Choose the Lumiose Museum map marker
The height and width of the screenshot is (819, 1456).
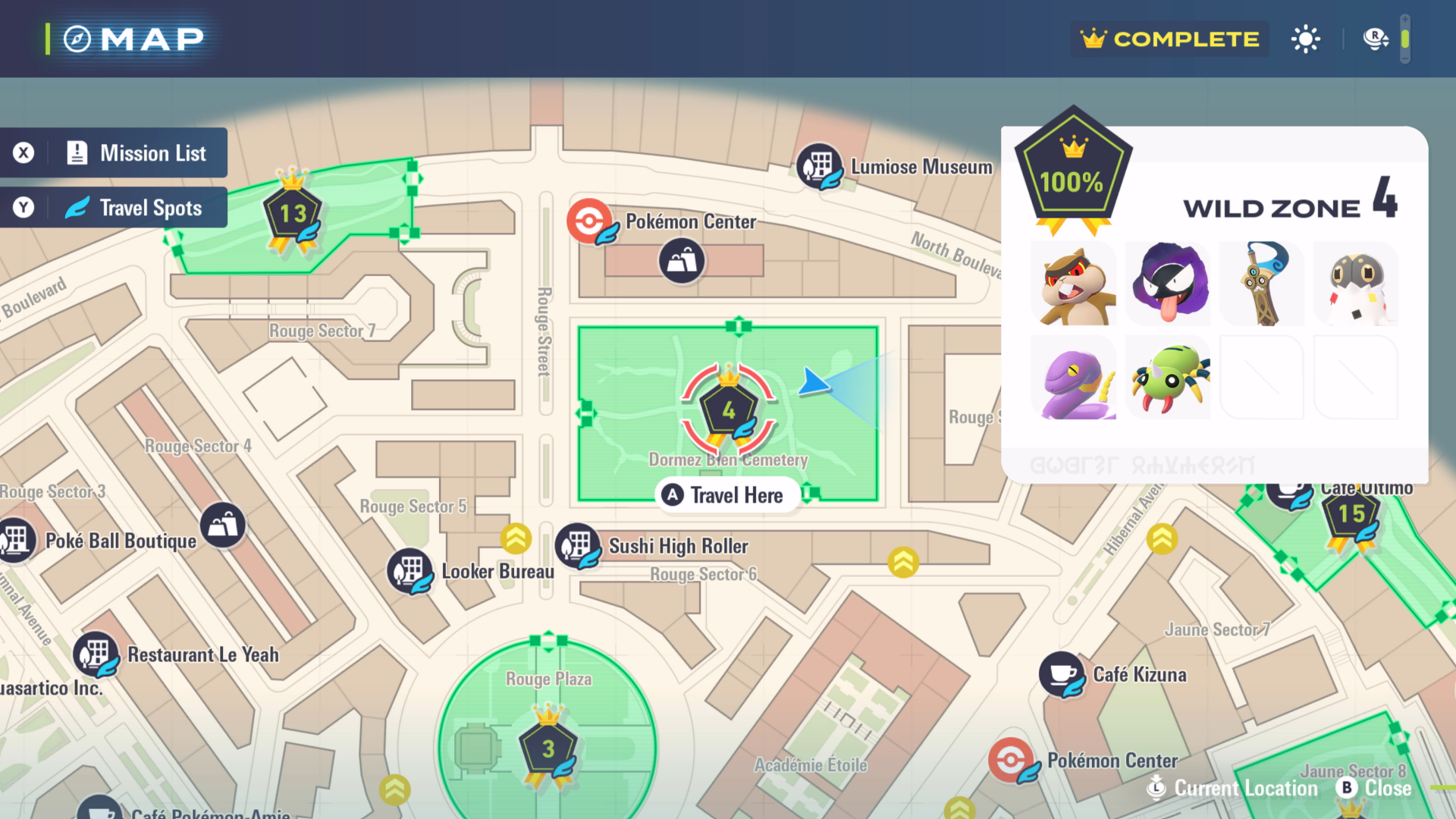(819, 166)
